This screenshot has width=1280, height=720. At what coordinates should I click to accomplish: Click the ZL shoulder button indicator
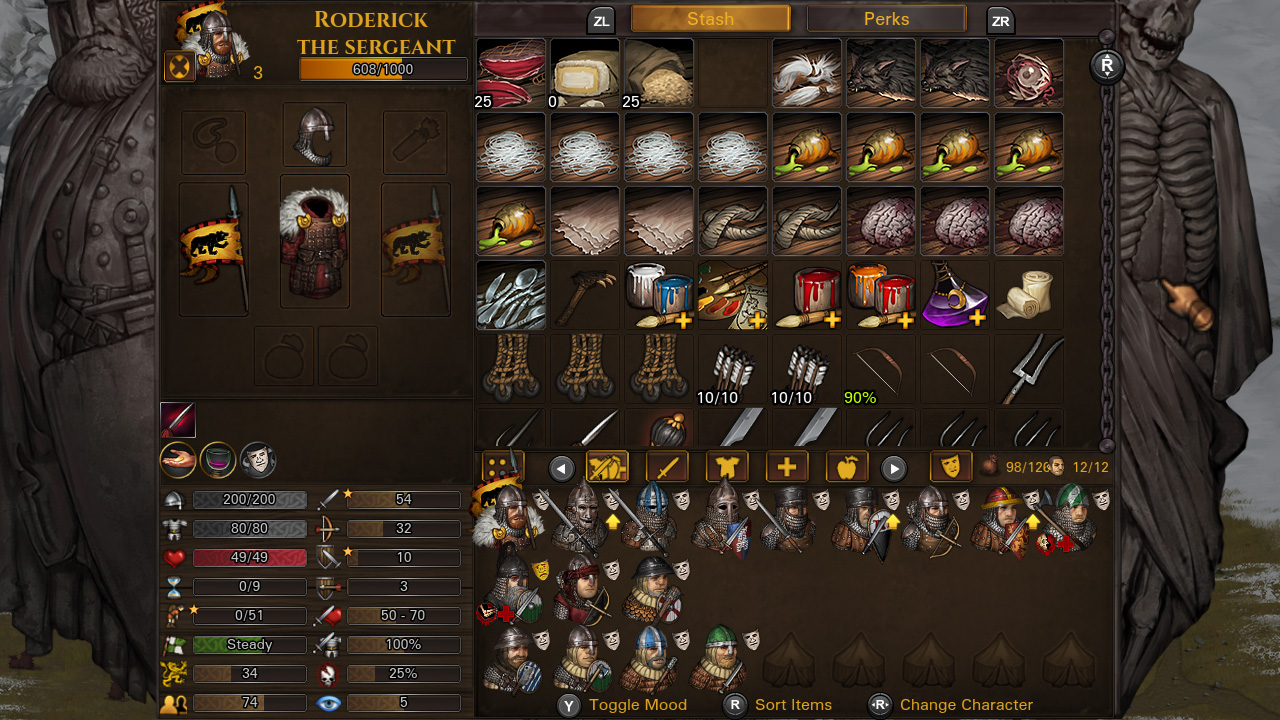point(601,19)
